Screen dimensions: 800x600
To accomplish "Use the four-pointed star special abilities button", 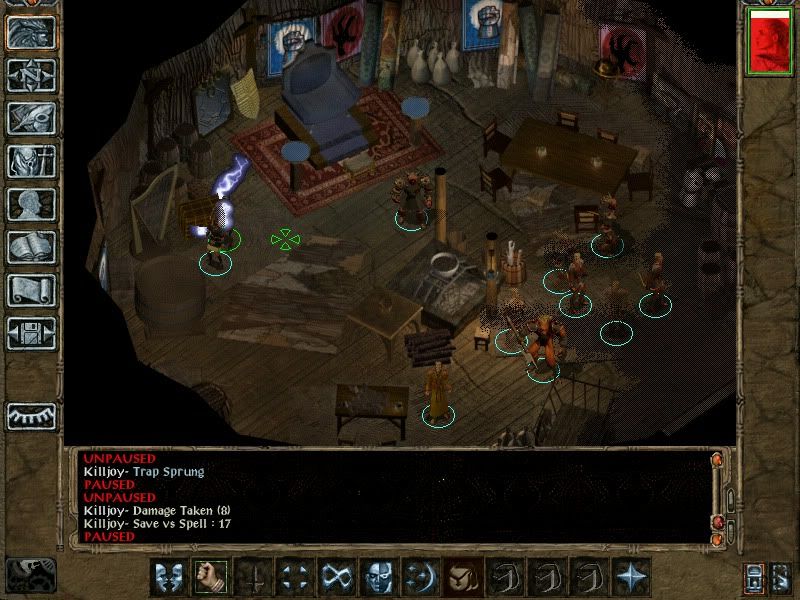I will (631, 577).
